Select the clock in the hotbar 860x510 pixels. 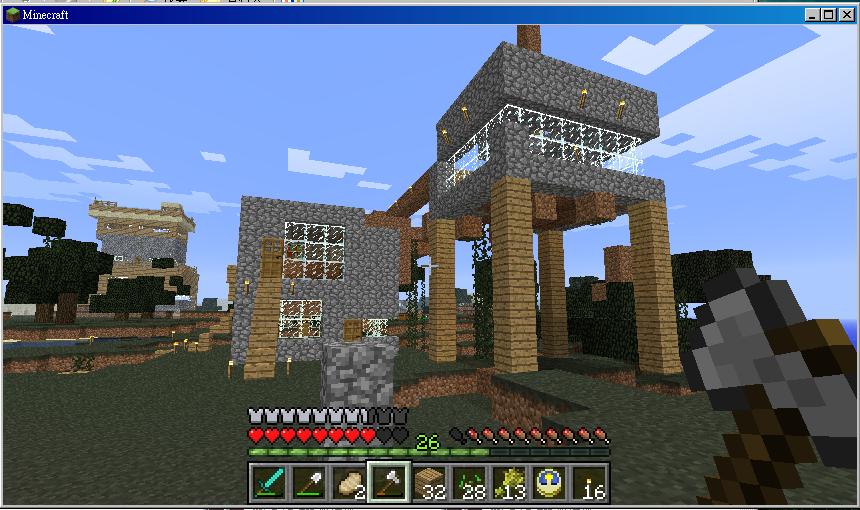[x=548, y=483]
